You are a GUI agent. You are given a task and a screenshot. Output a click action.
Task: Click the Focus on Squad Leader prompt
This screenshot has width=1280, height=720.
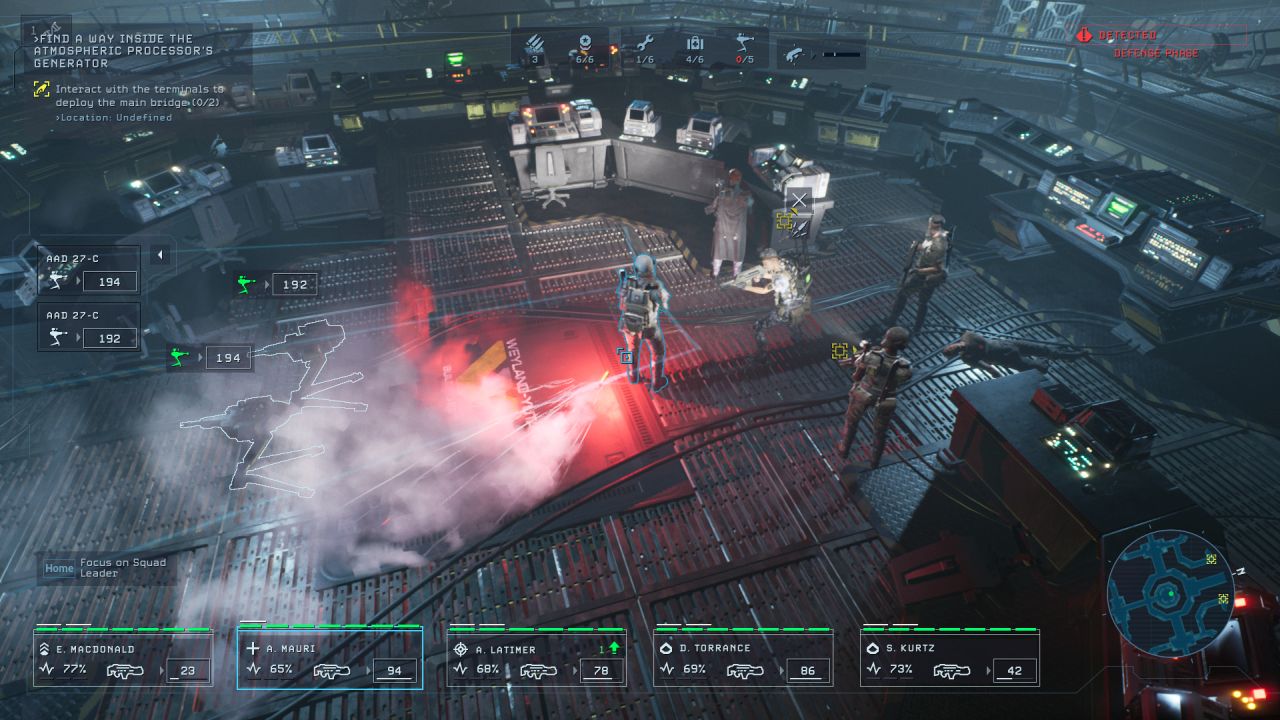point(106,568)
